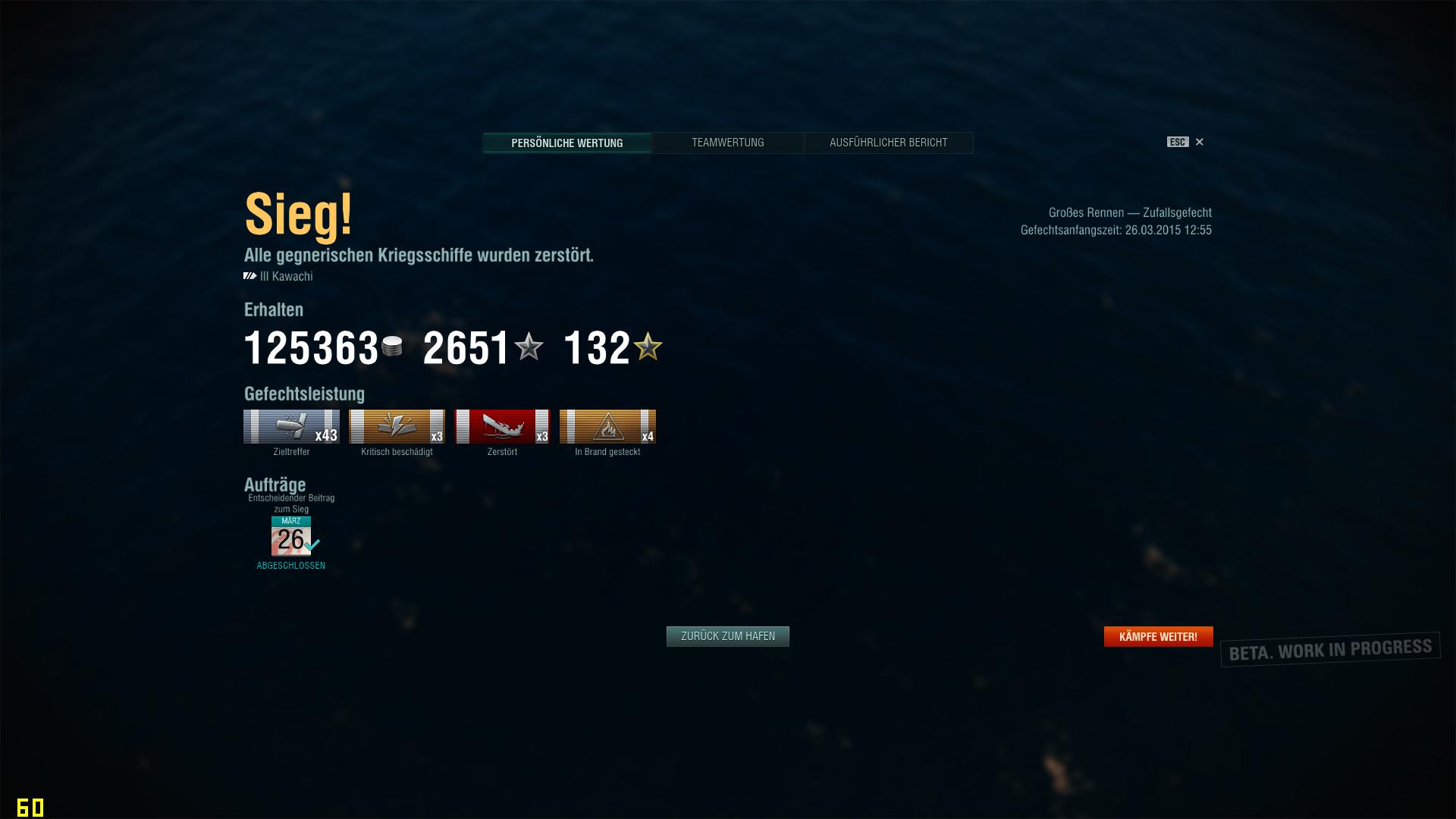Close the battle results screen

coord(1199,142)
